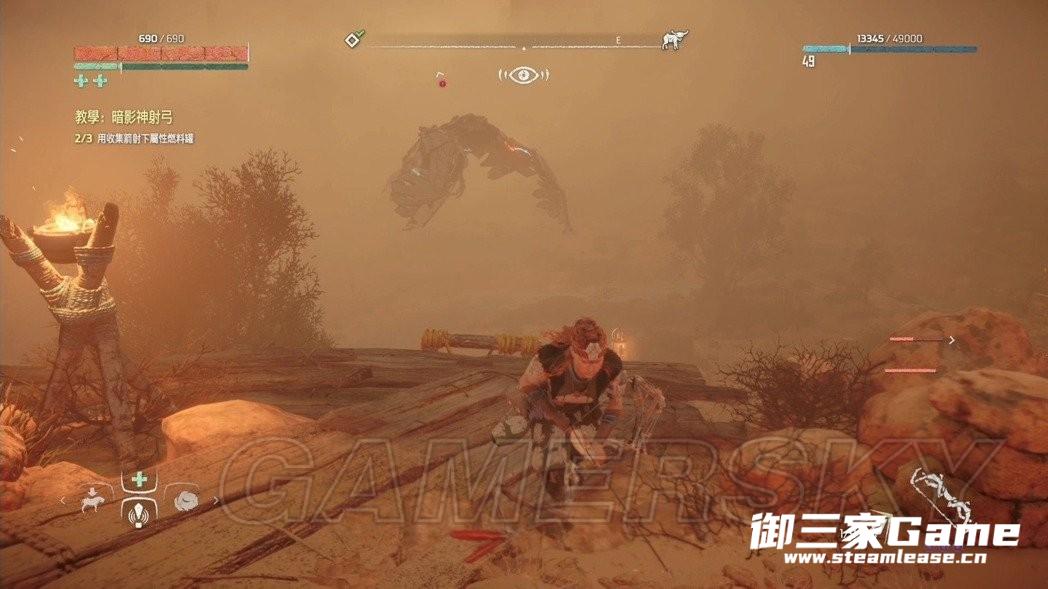Cycle quick items with the left arrow
Viewport: 1048px width, 589px height.
62,500
